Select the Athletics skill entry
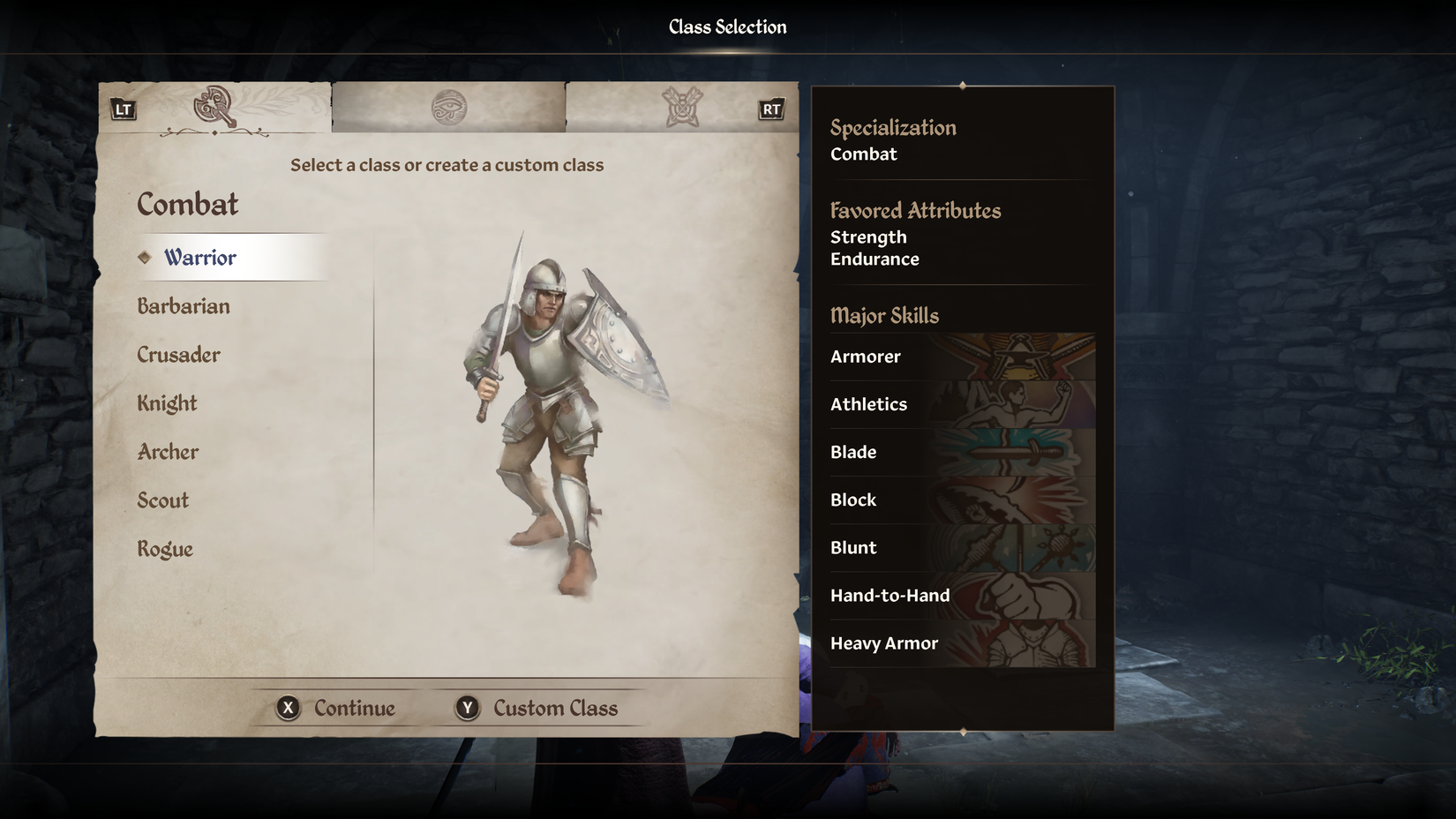1456x819 pixels. pyautogui.click(x=962, y=404)
